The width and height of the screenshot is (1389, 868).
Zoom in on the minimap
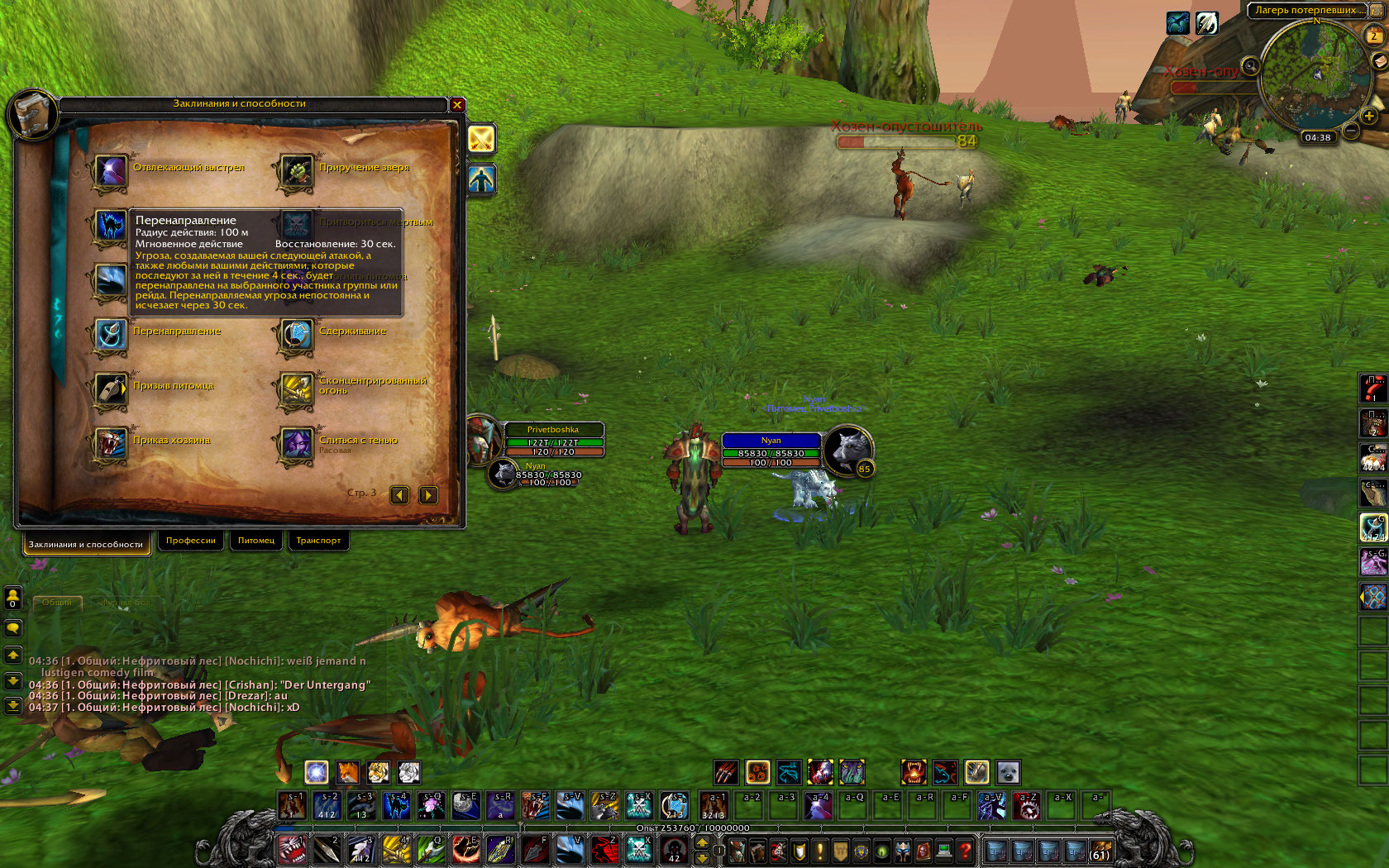tap(1369, 116)
